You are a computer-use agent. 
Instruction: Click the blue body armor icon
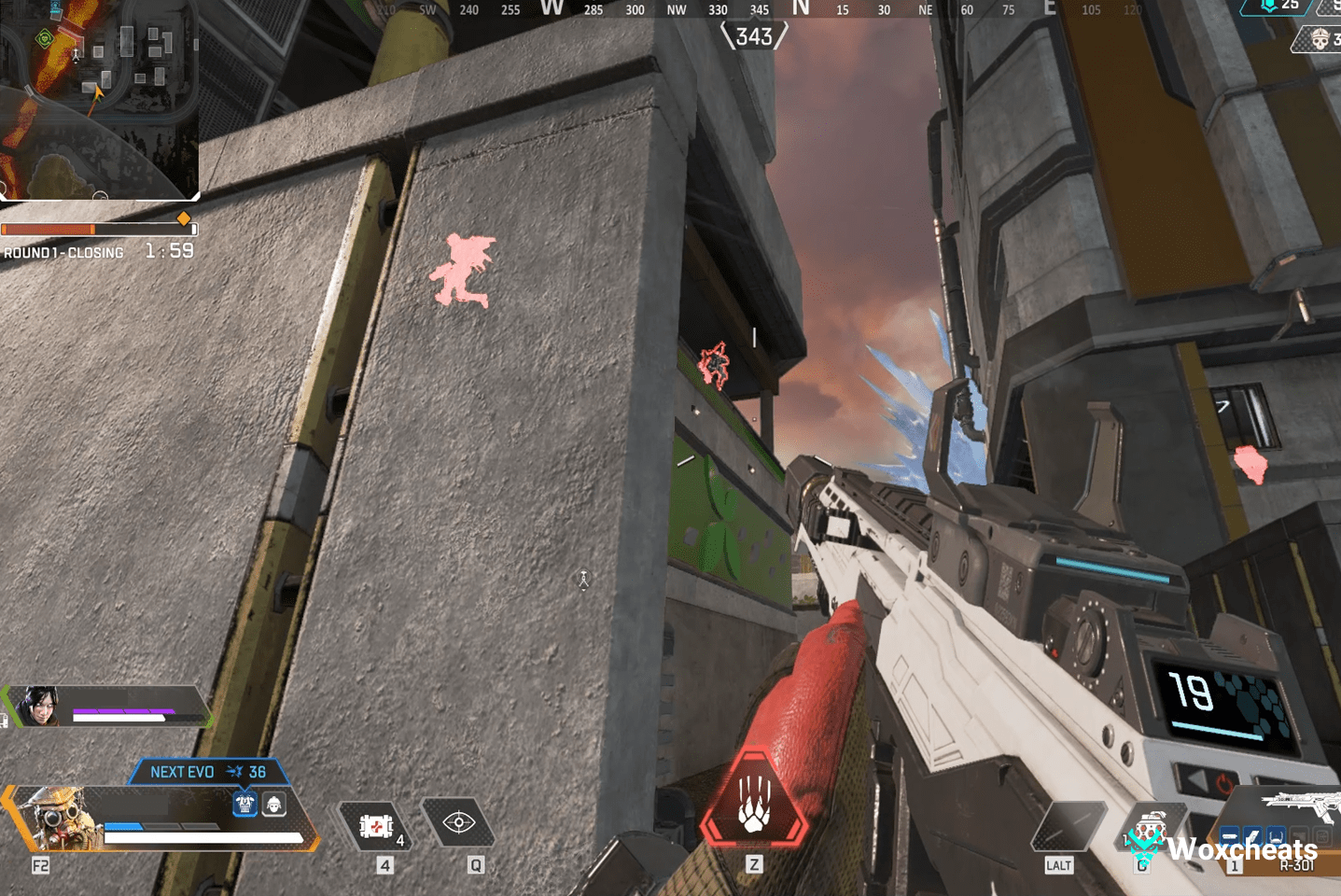pyautogui.click(x=244, y=804)
